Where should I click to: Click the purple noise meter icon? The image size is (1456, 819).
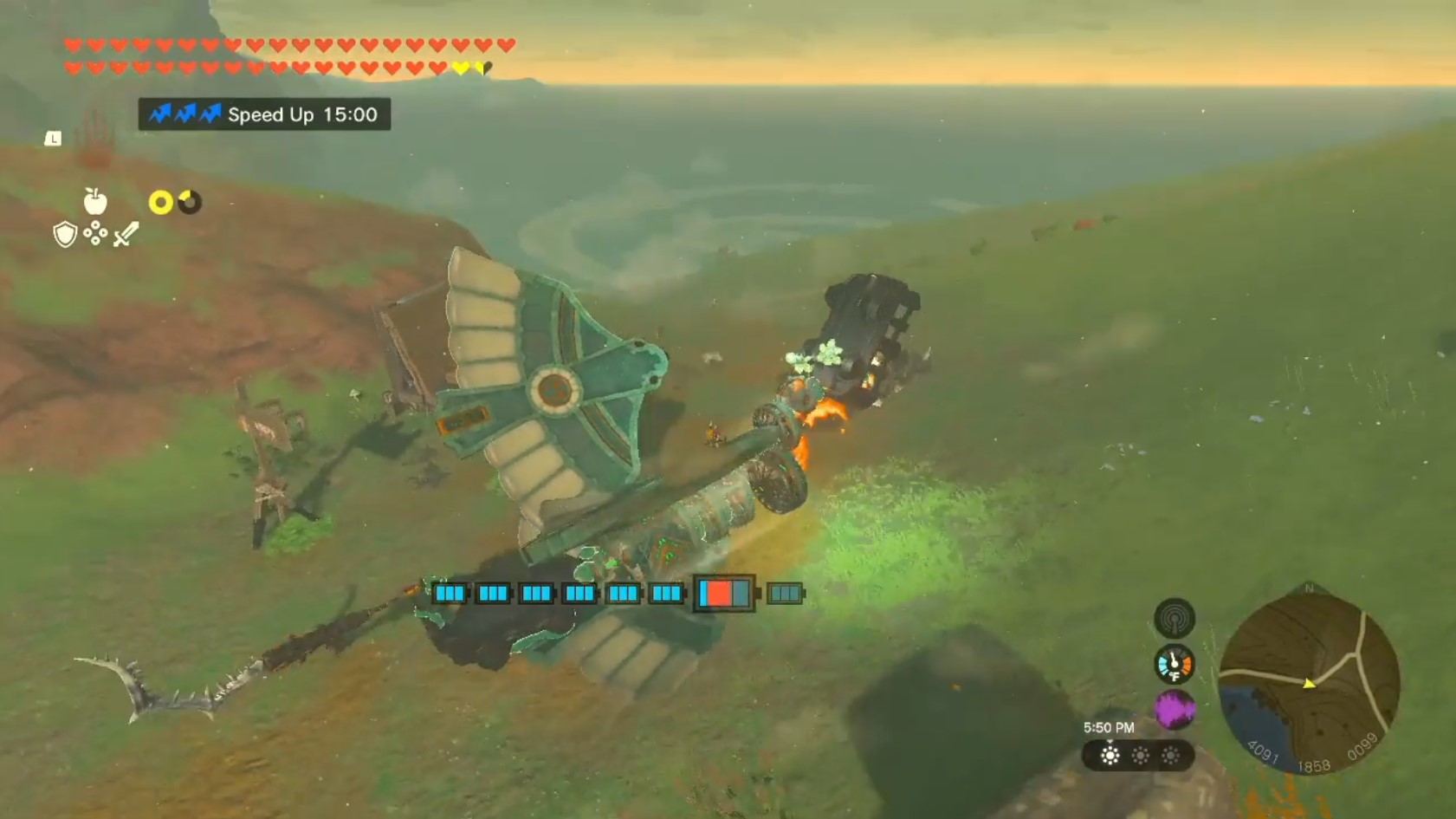(1175, 711)
